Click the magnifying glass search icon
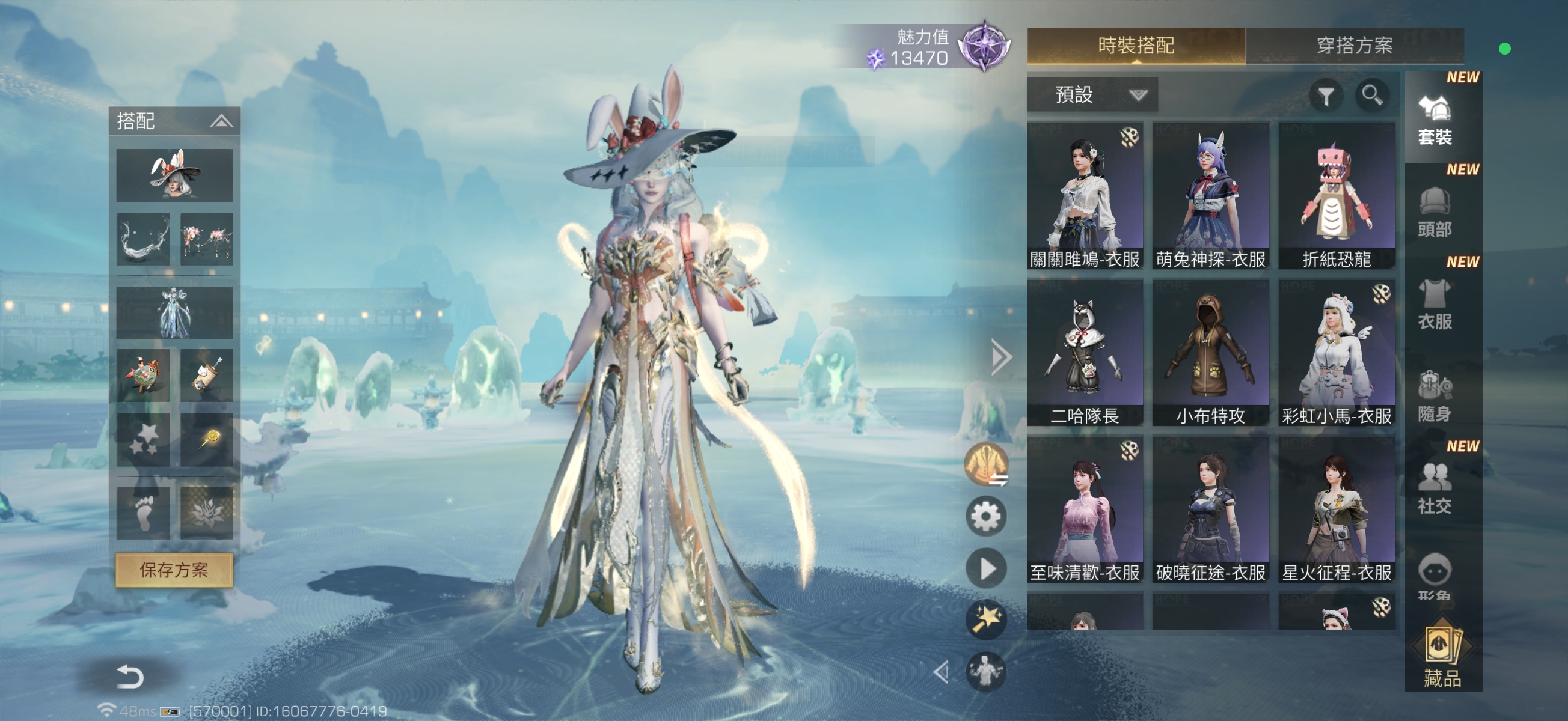1568x721 pixels. [1371, 96]
